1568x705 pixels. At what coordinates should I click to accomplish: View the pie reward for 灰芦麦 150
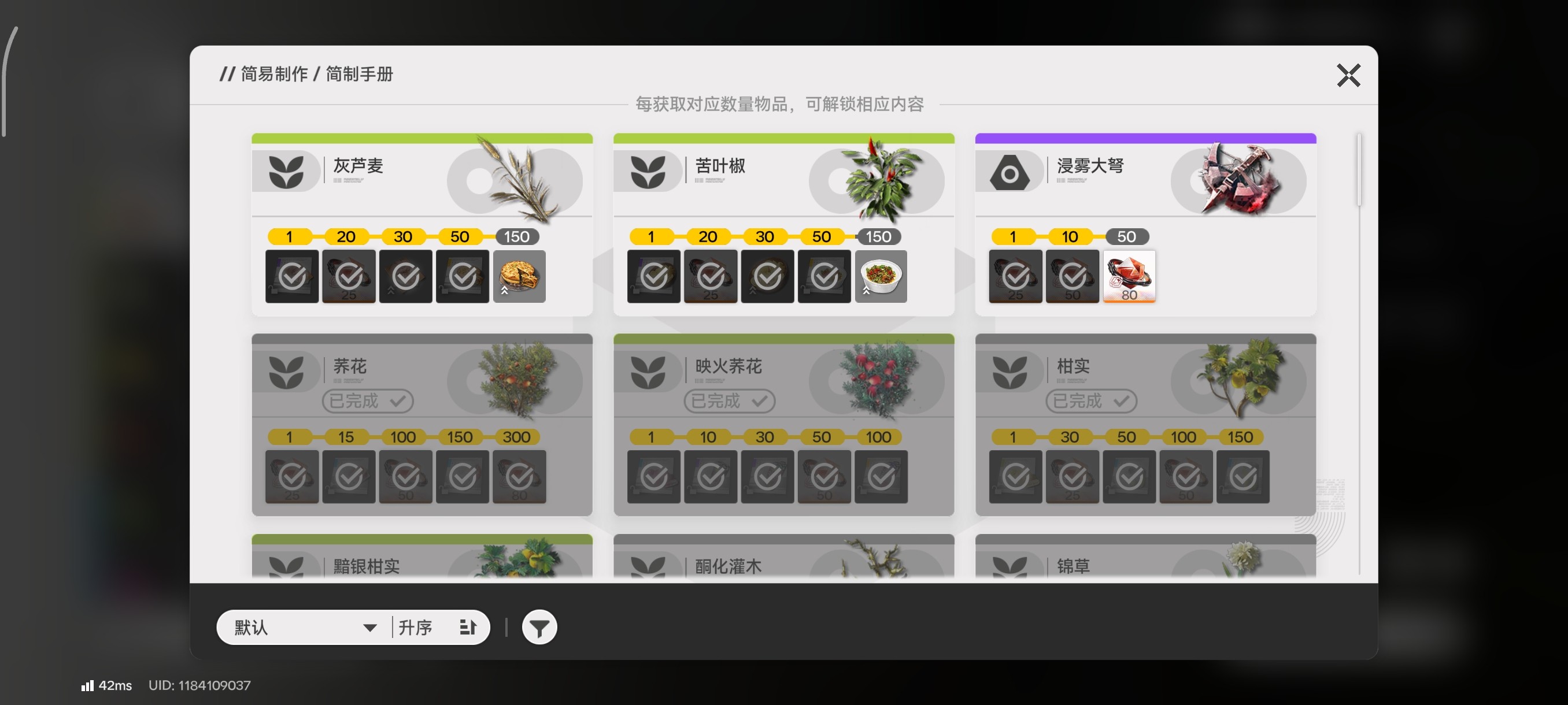tap(519, 276)
